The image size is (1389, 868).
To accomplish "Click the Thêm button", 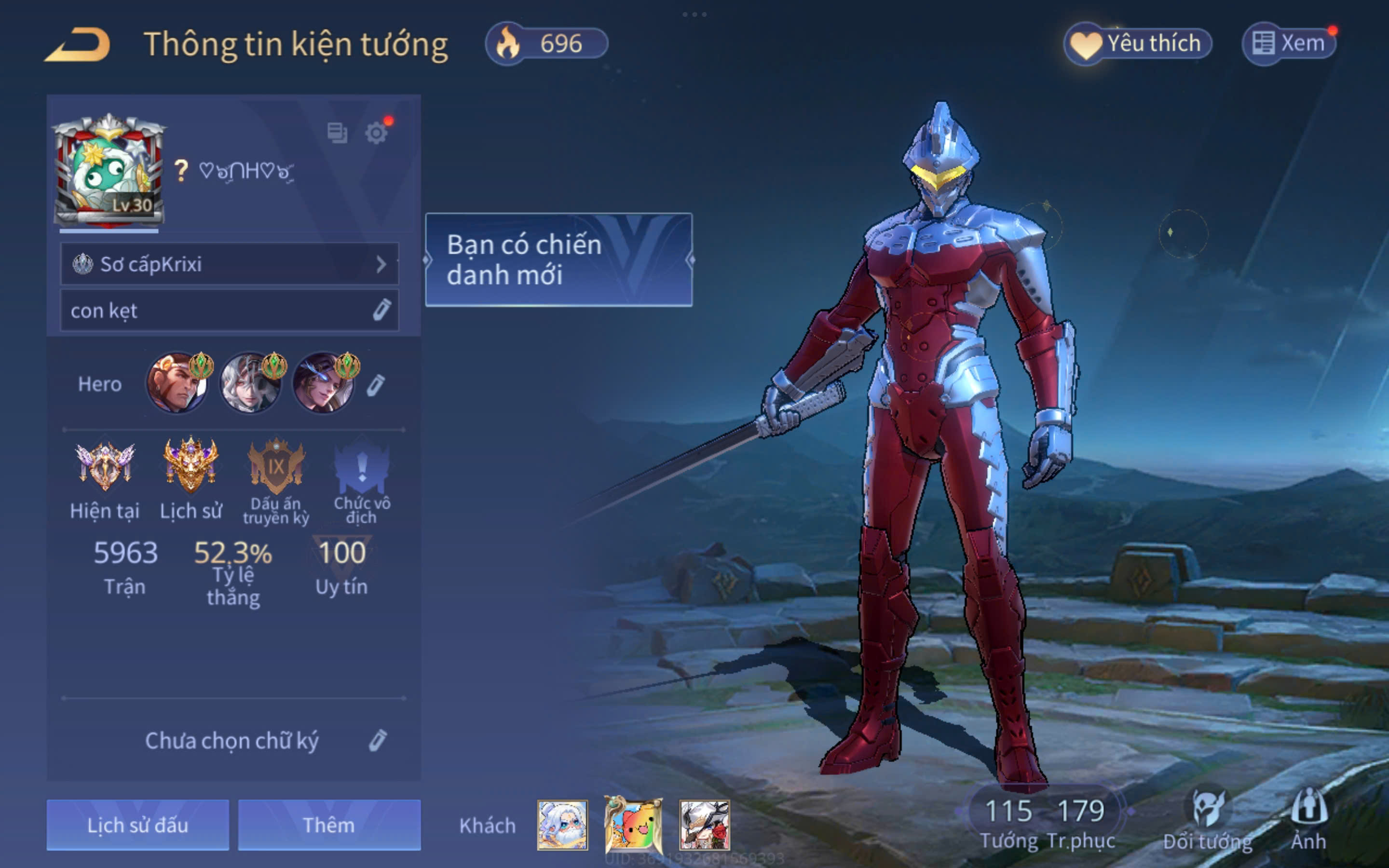I will coord(329,825).
